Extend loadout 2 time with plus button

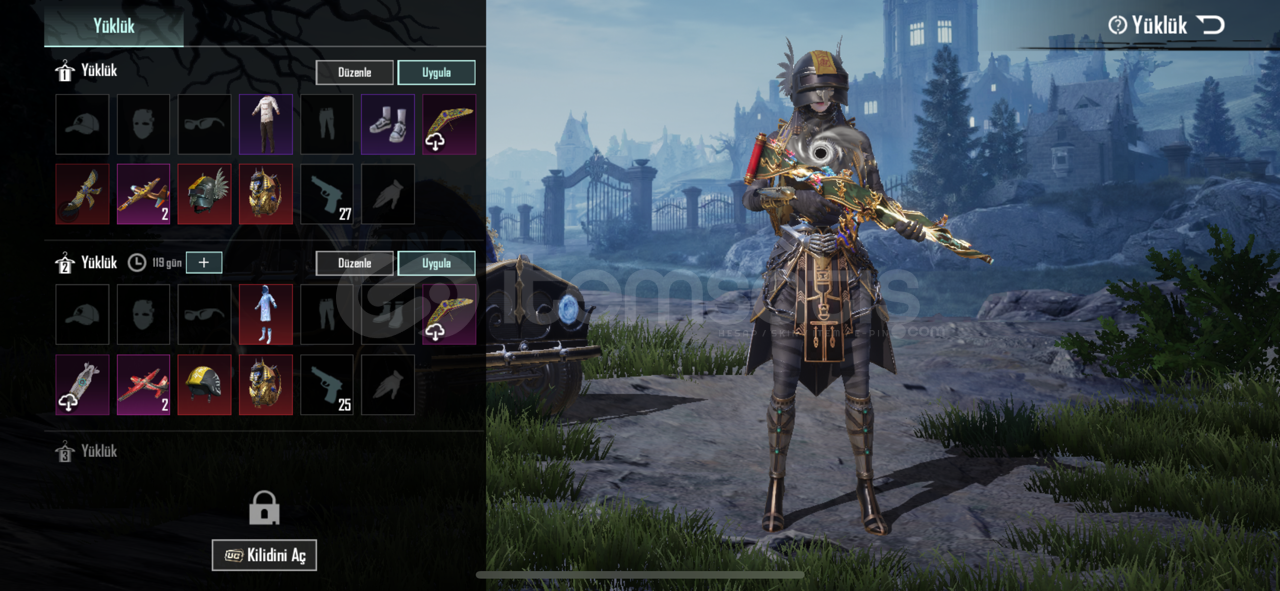click(204, 262)
